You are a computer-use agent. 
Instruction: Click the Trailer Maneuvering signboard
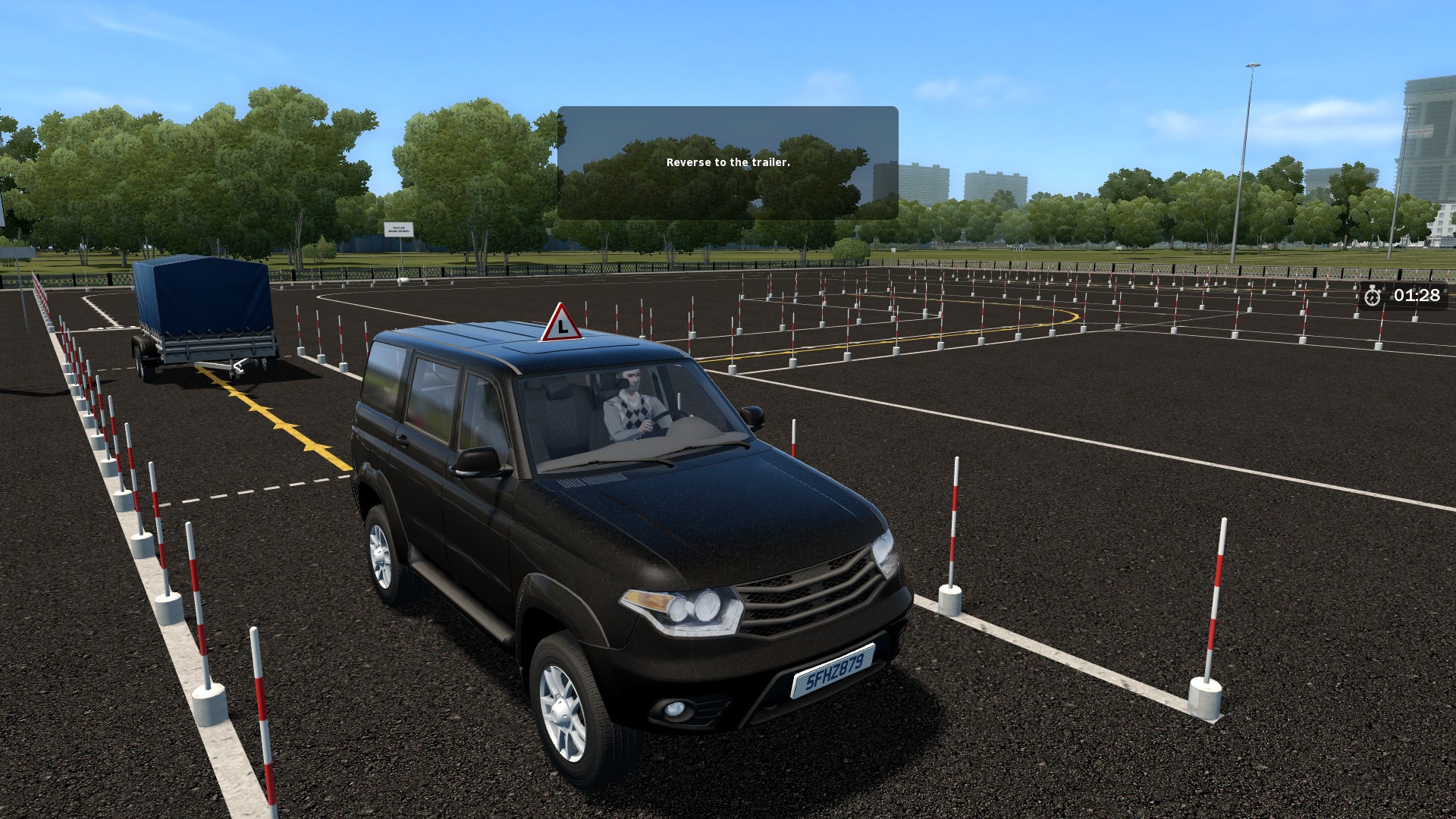[x=397, y=229]
